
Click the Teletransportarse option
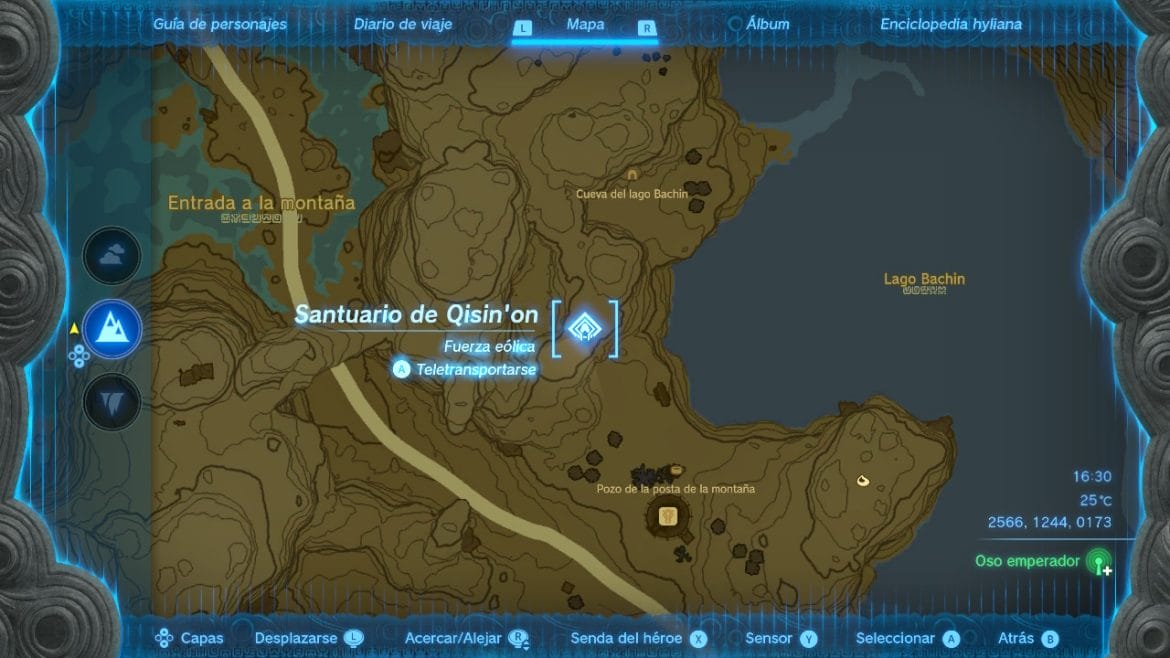coord(467,369)
